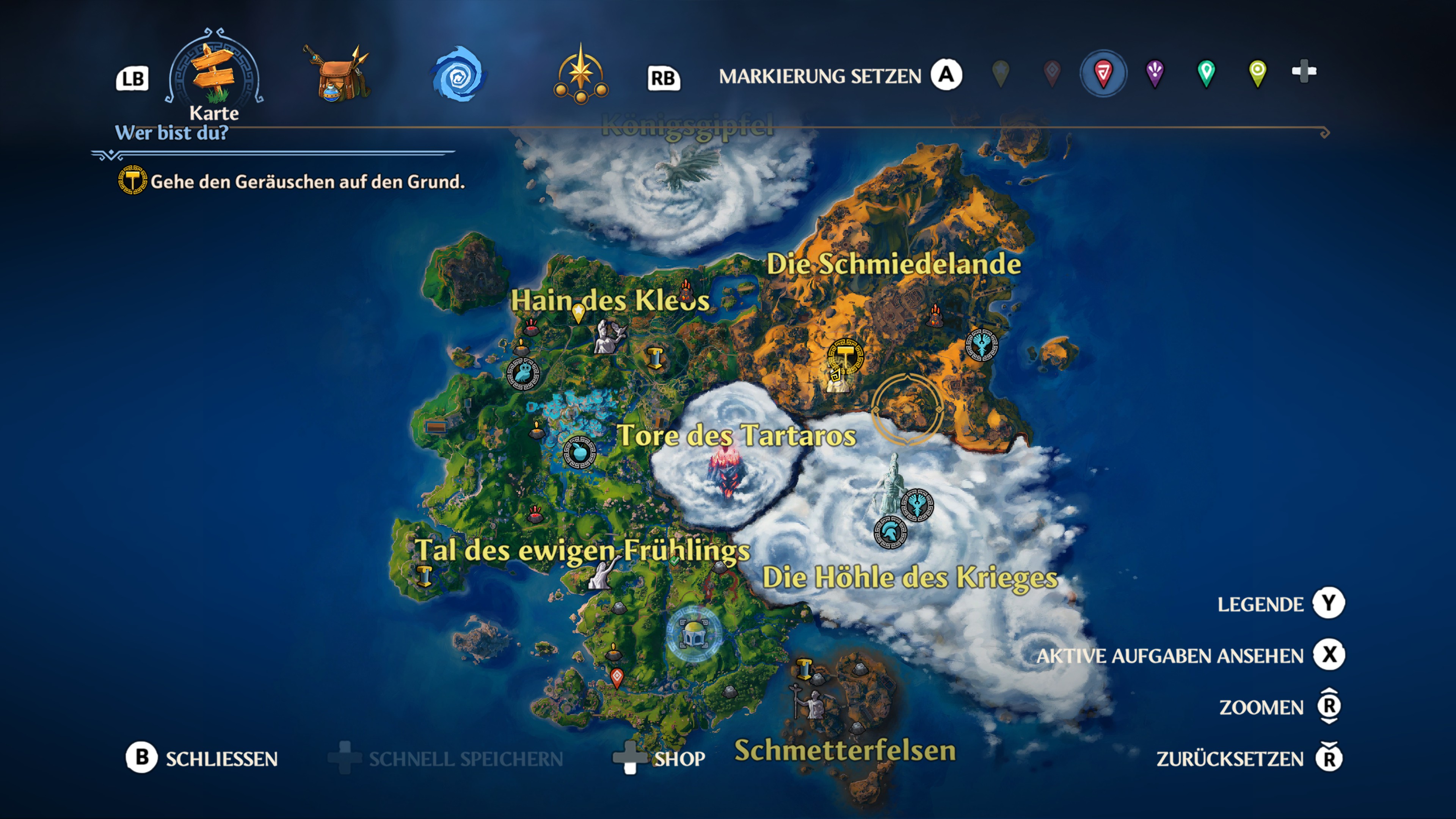The height and width of the screenshot is (819, 1456).
Task: Select the golden hammer quest marker on map
Action: tap(845, 356)
